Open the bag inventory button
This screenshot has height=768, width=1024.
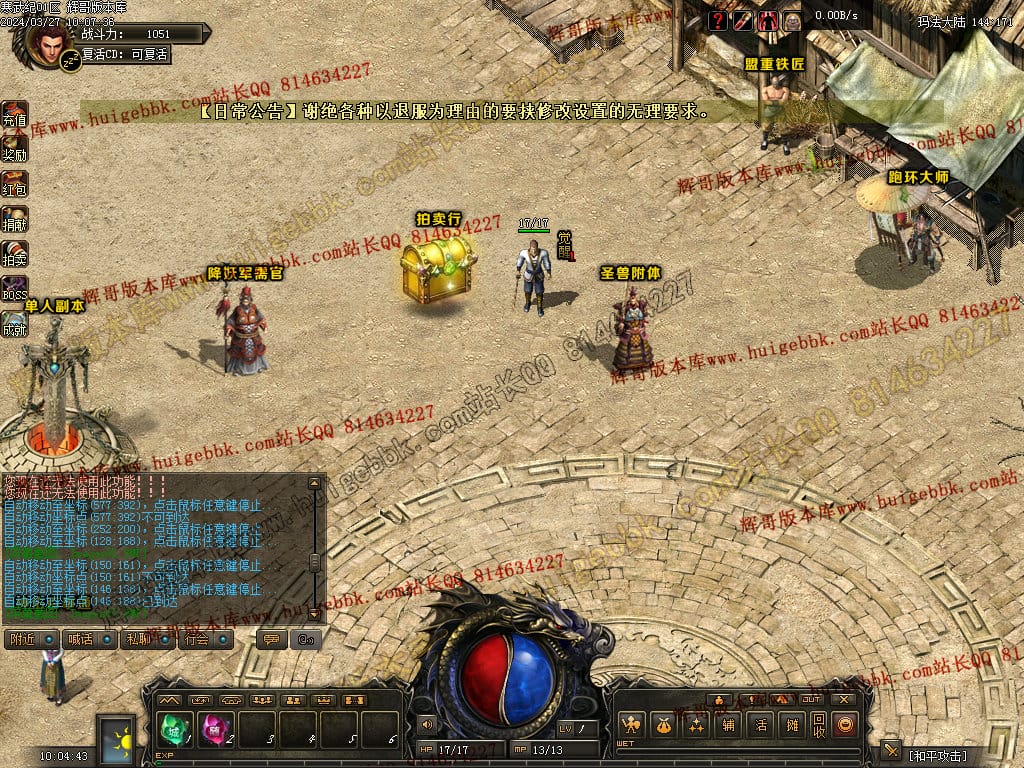(x=662, y=726)
